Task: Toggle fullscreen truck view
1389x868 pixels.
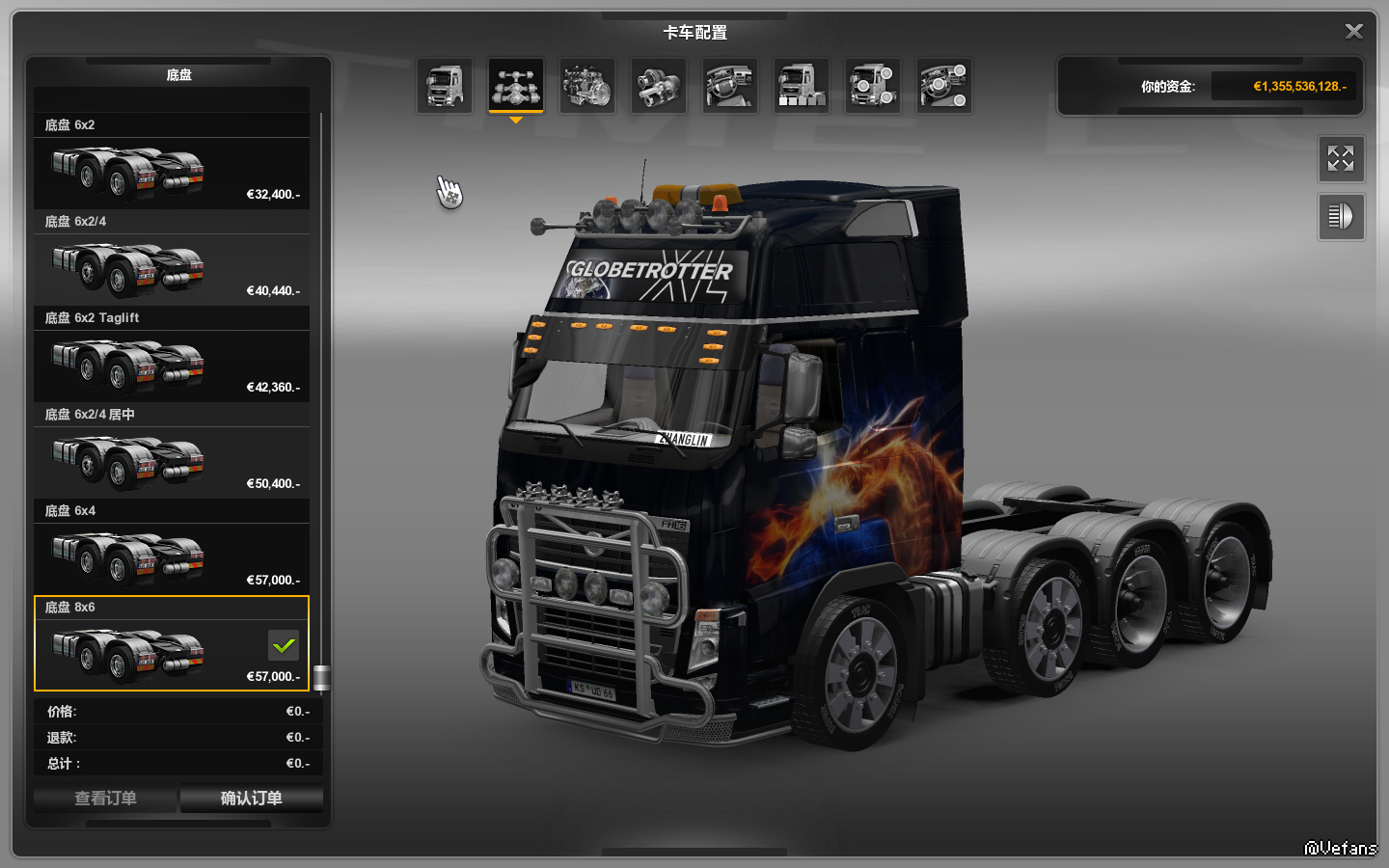Action: click(1341, 159)
